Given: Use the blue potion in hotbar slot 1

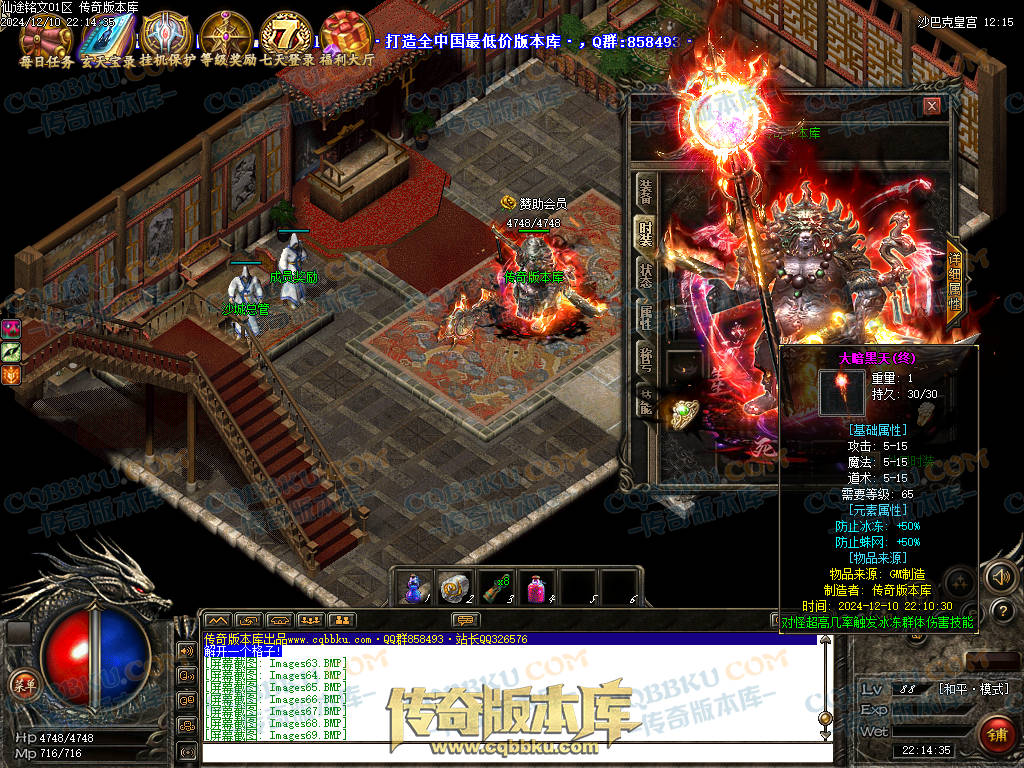Looking at the screenshot, I should point(414,588).
